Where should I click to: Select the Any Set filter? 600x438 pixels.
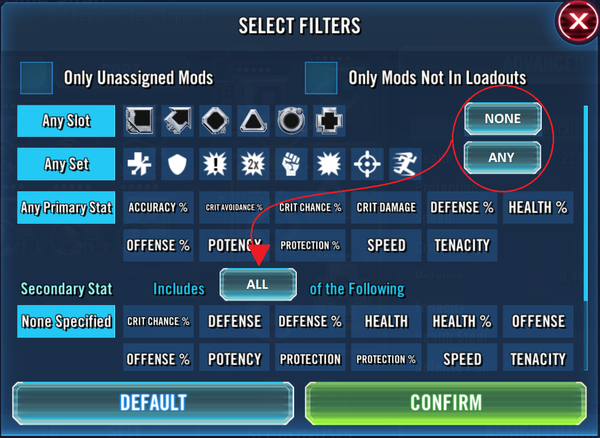pos(66,163)
